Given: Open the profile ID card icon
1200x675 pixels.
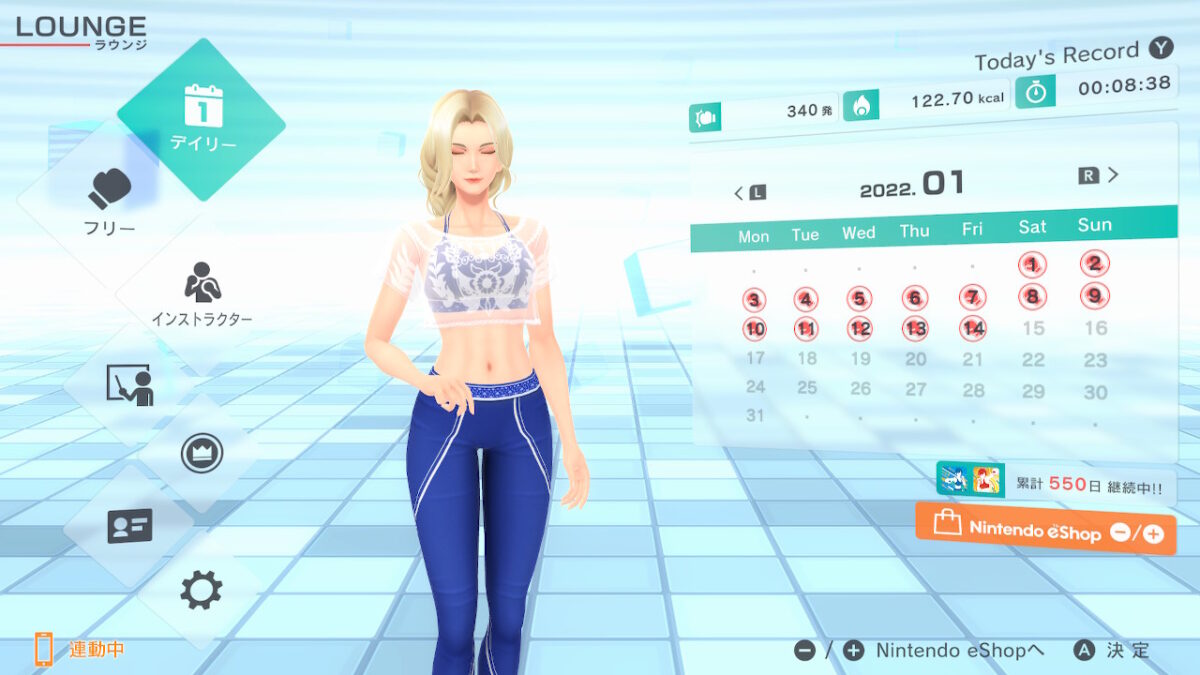Looking at the screenshot, I should 129,525.
